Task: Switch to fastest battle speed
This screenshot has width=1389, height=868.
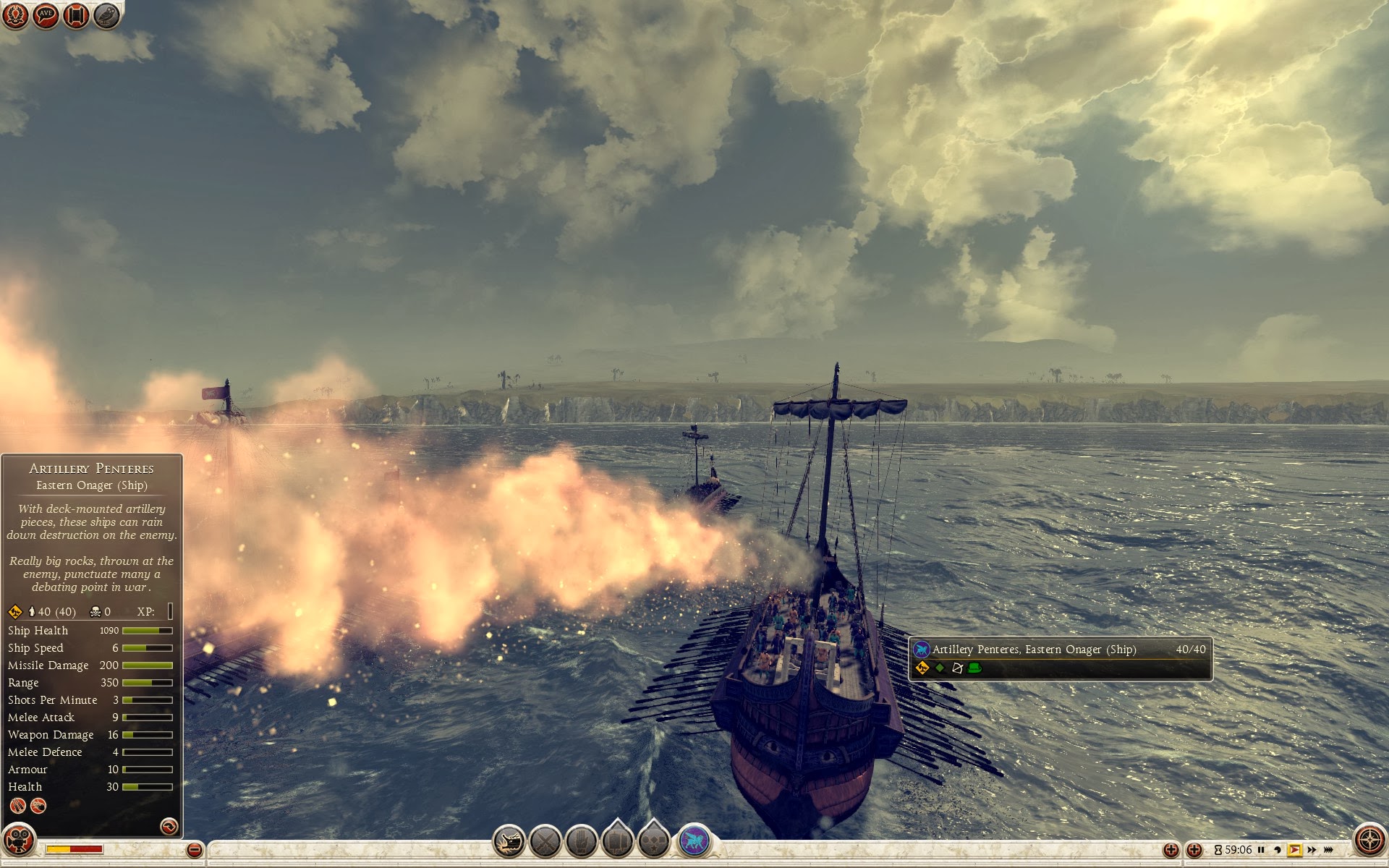Action: (x=1328, y=850)
